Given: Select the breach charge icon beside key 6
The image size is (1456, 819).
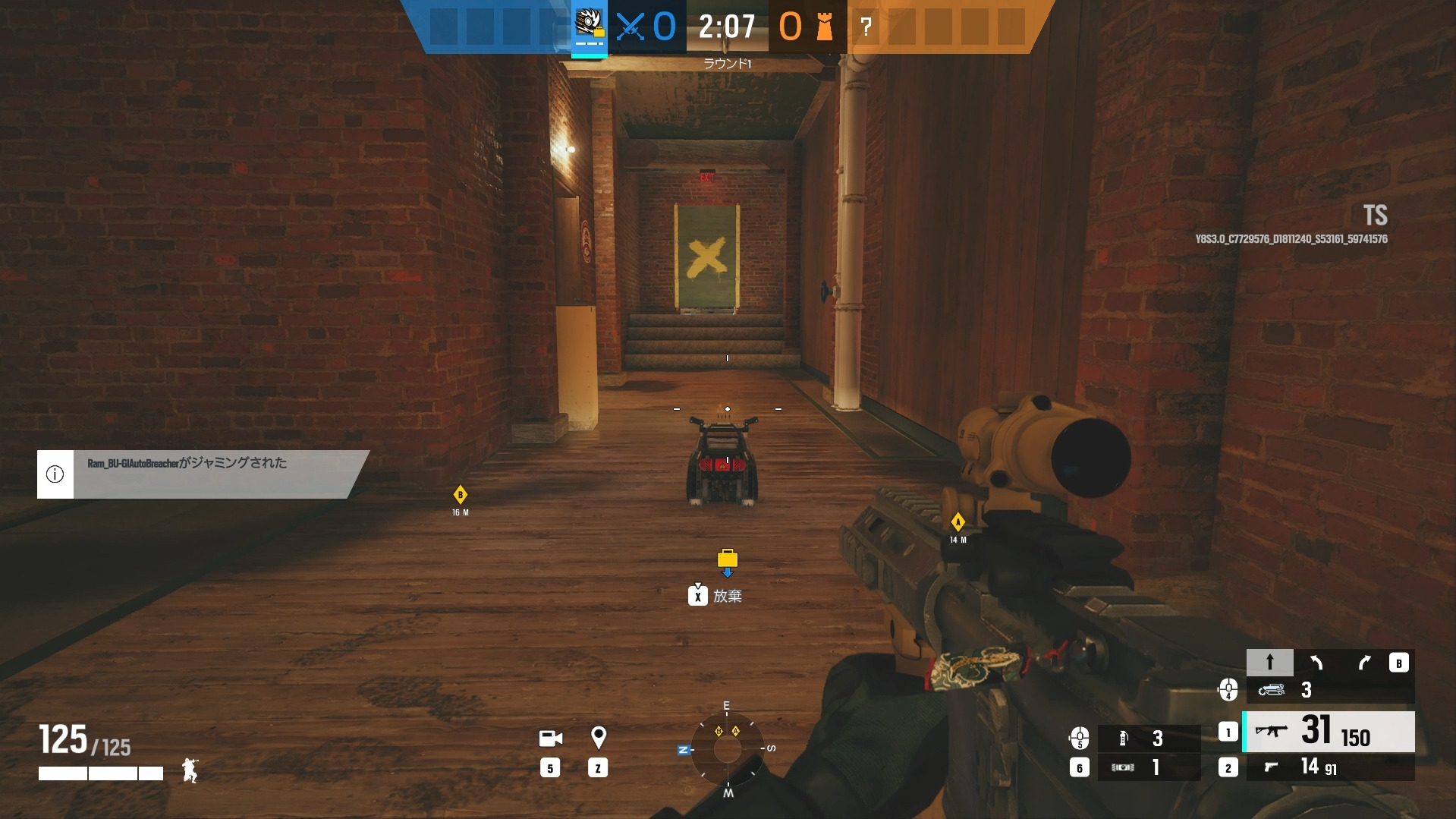Looking at the screenshot, I should pos(1122,767).
